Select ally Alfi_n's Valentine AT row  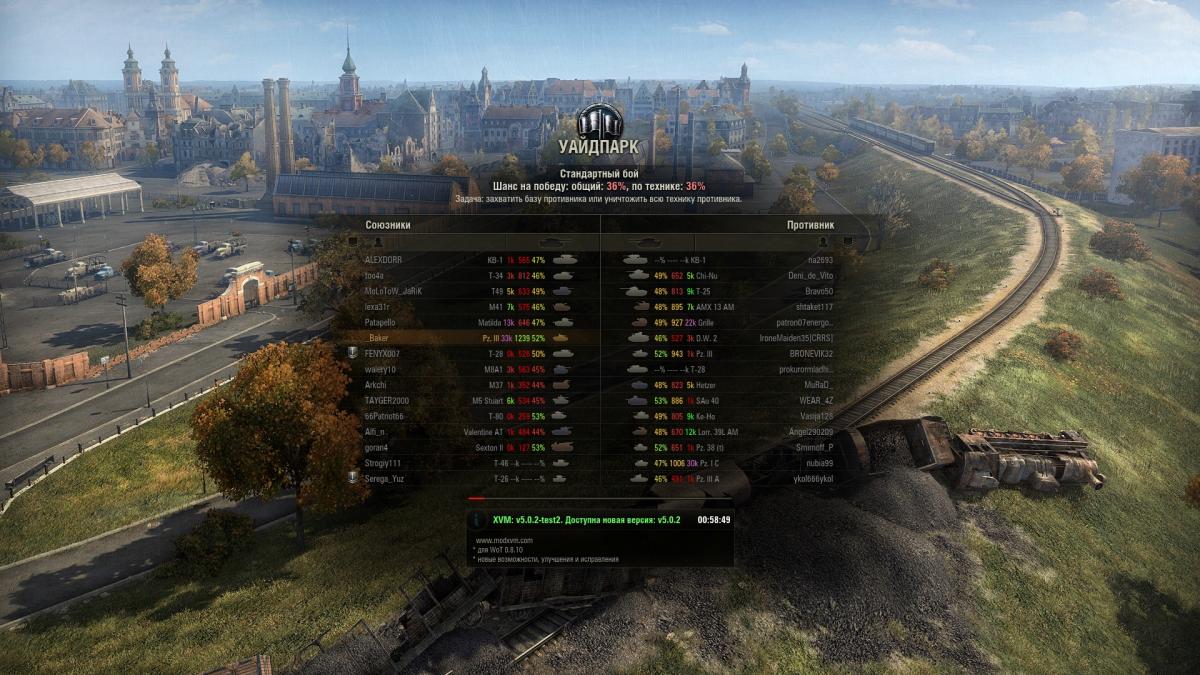[470, 431]
